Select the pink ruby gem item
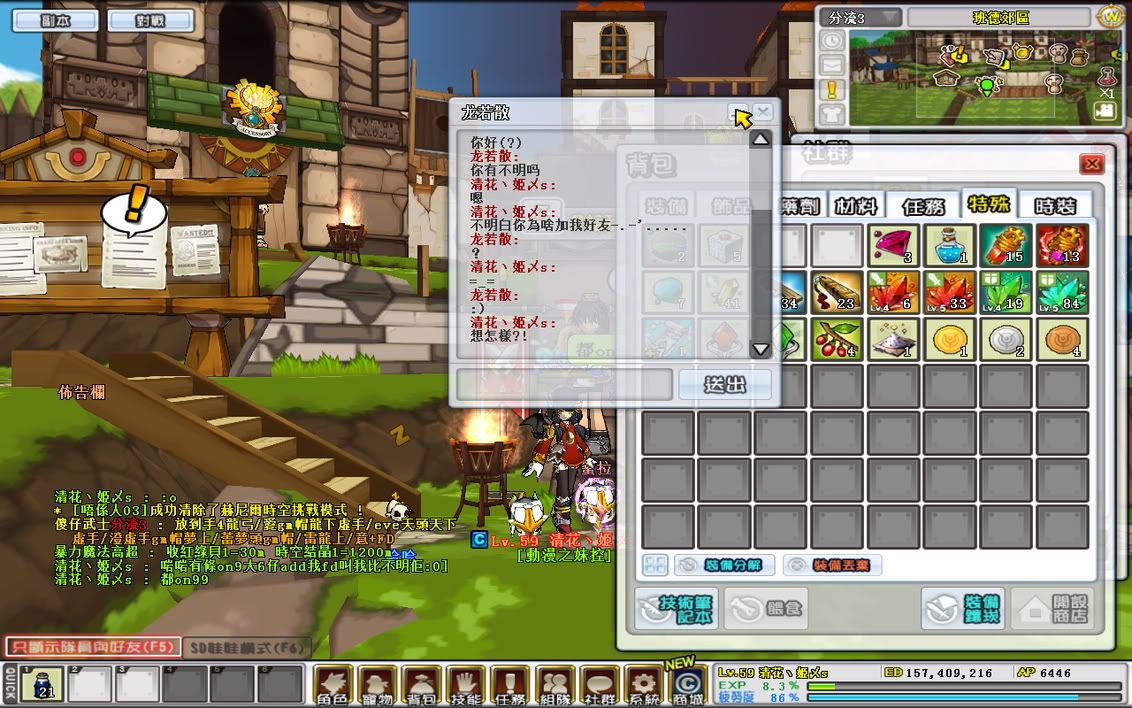 (x=893, y=245)
